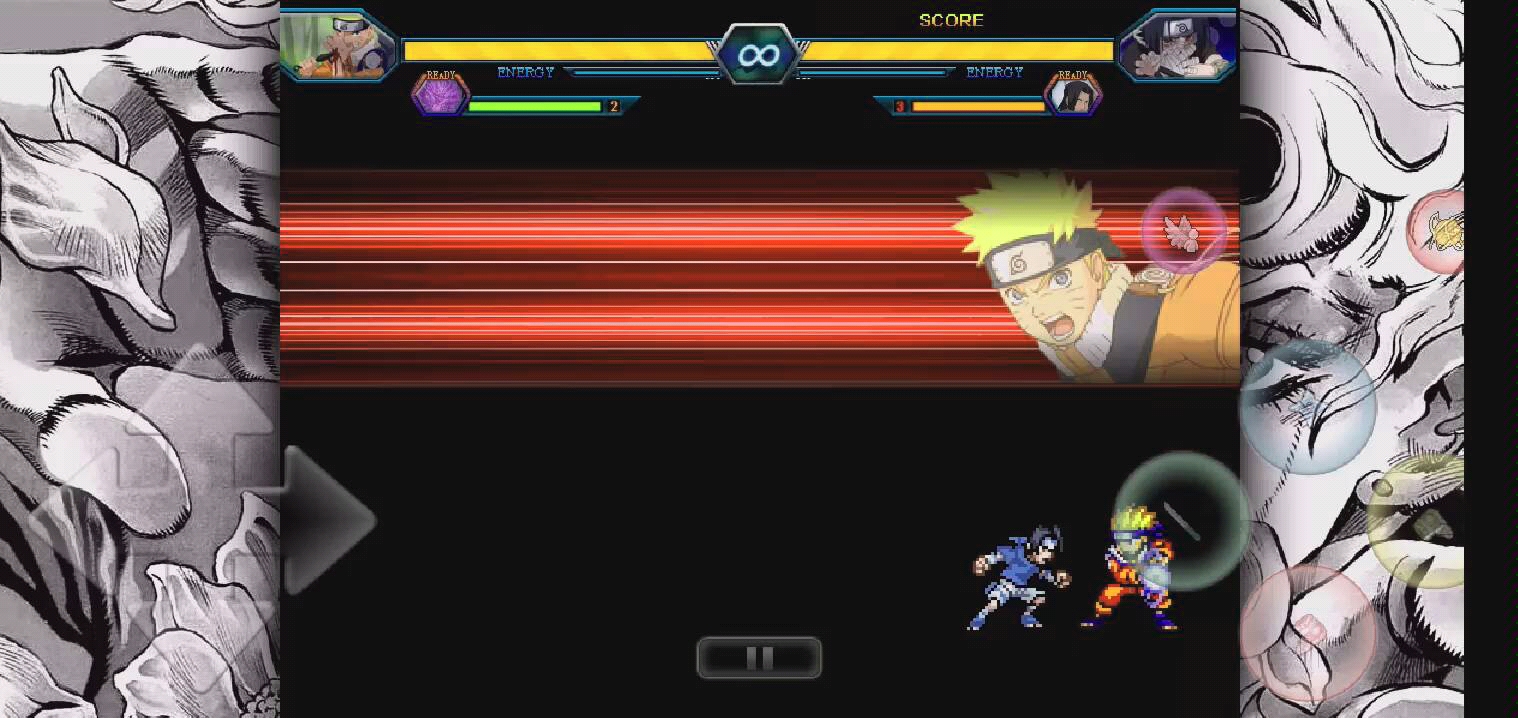1518x718 pixels.
Task: Click the purple READY assist icon
Action: click(x=440, y=96)
